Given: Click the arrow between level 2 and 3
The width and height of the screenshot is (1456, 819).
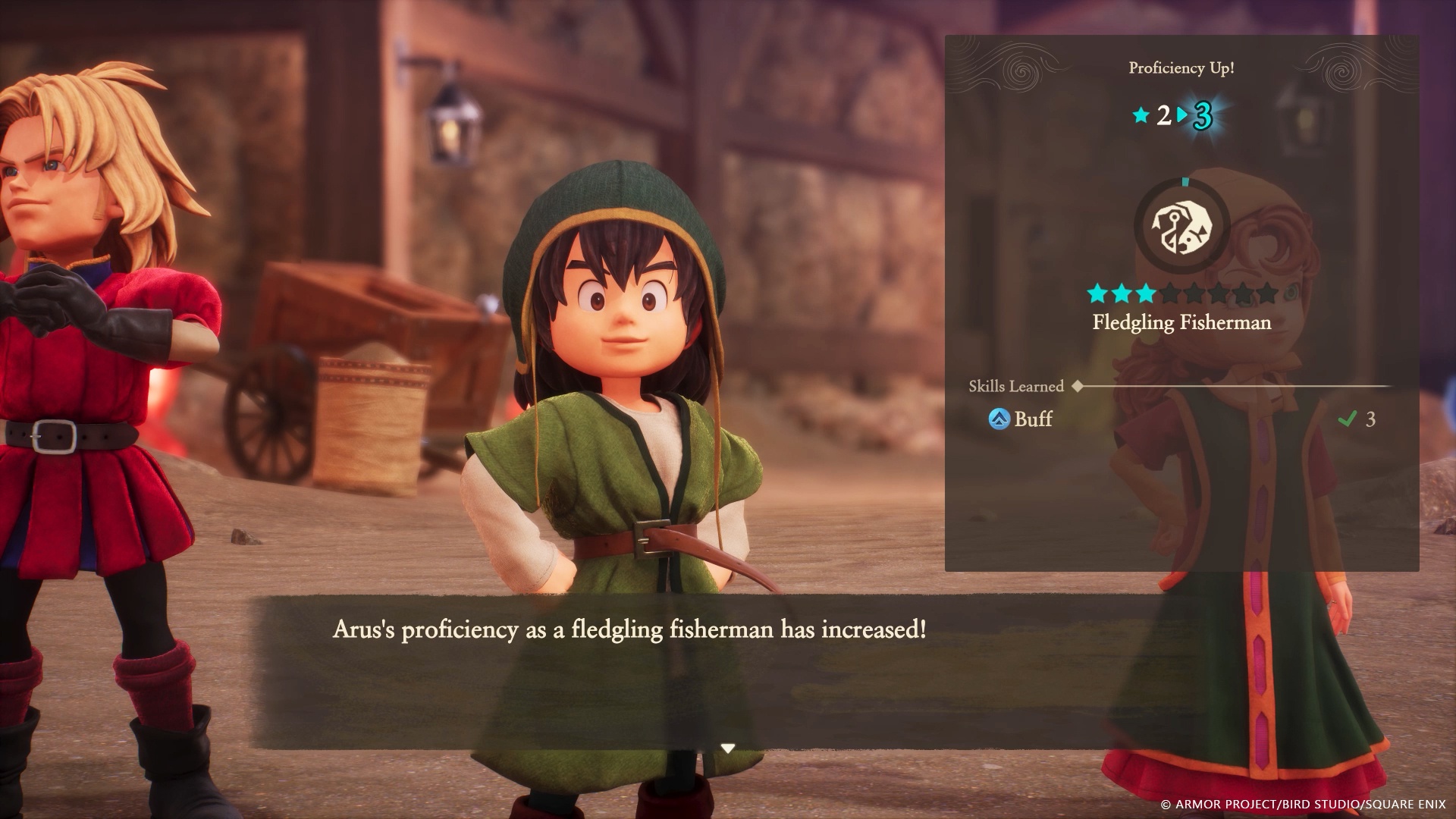Looking at the screenshot, I should click(x=1182, y=114).
